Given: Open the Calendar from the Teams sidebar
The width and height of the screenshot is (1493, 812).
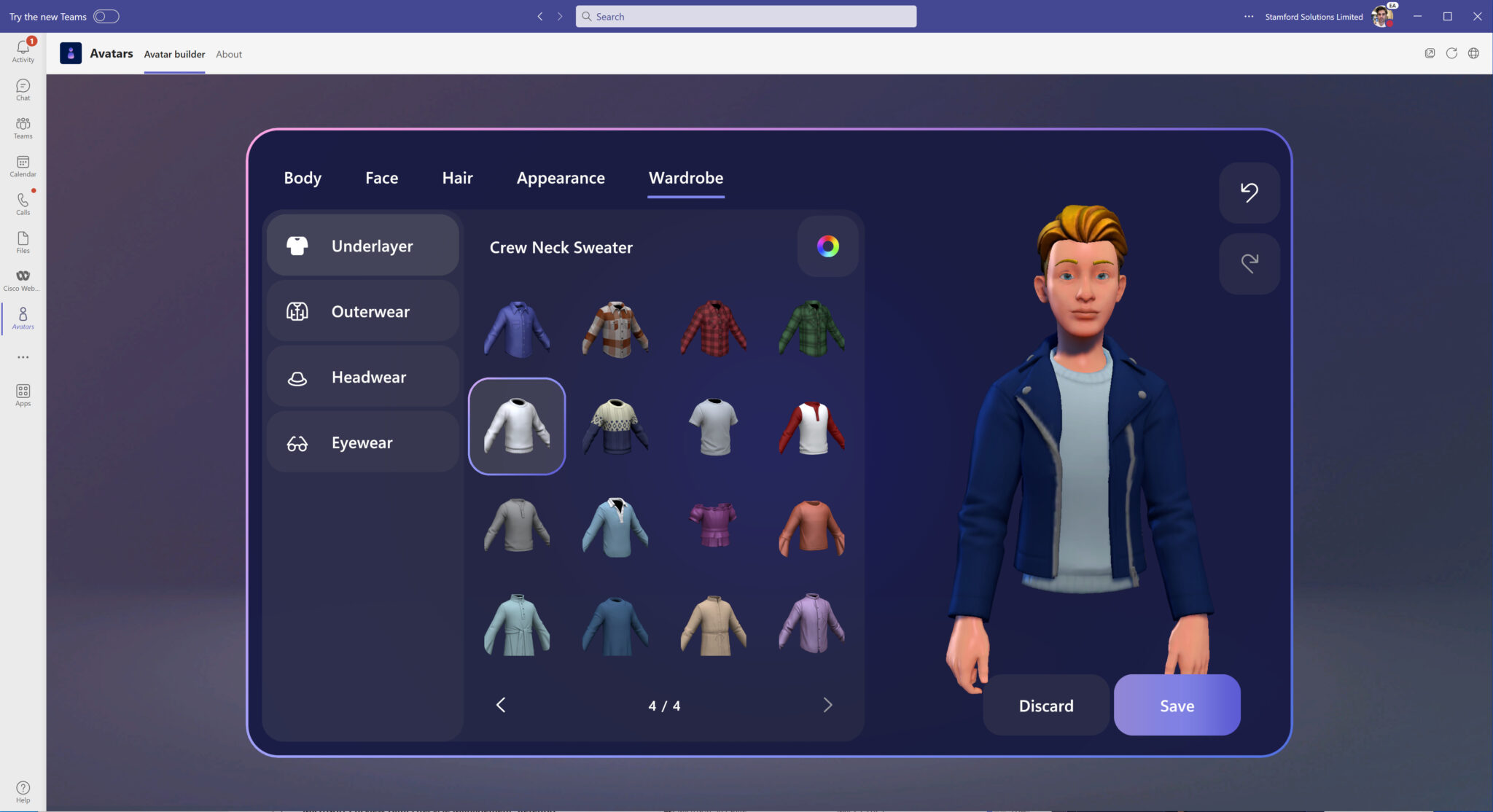Looking at the screenshot, I should point(23,165).
